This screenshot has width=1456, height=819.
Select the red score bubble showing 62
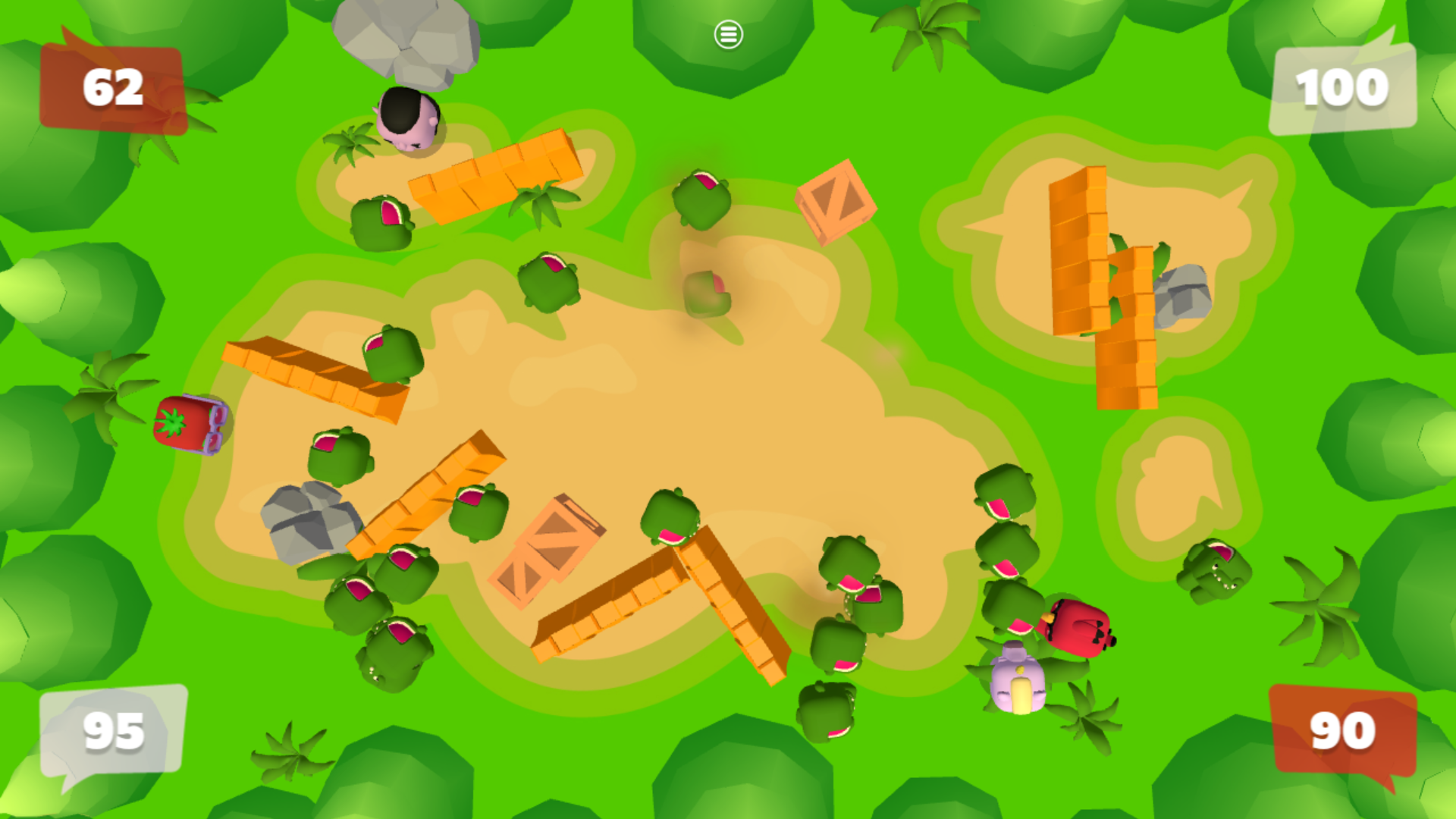[x=112, y=86]
